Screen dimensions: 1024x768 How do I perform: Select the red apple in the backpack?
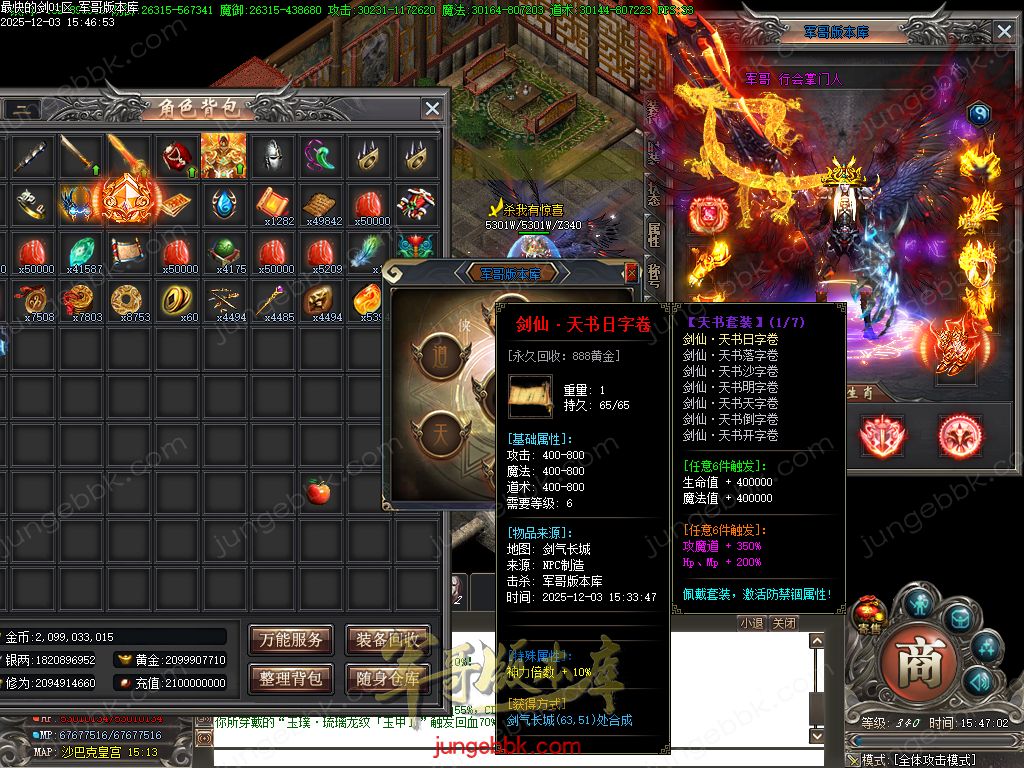click(x=319, y=491)
